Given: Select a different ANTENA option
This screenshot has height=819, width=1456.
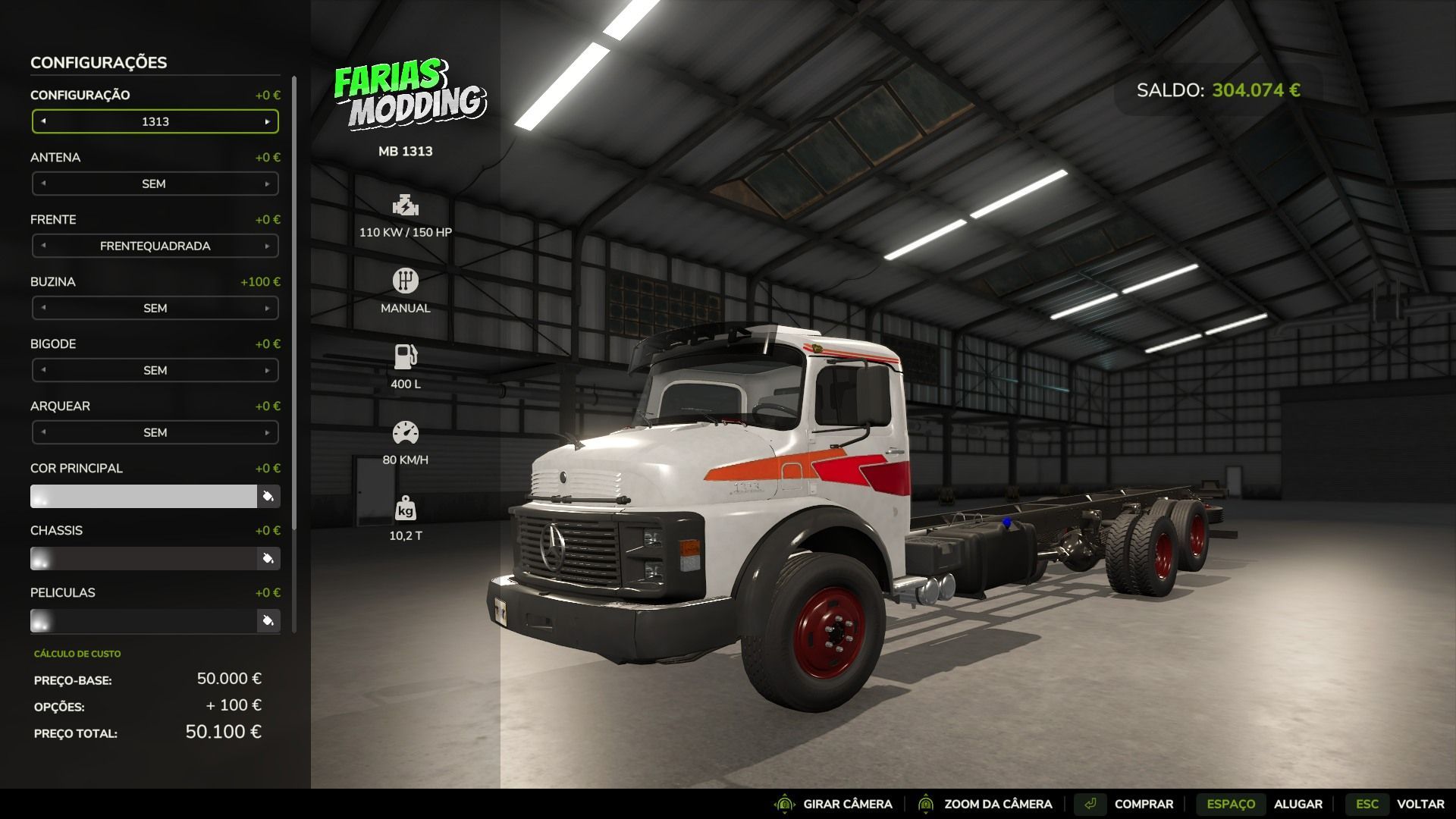Looking at the screenshot, I should point(267,183).
